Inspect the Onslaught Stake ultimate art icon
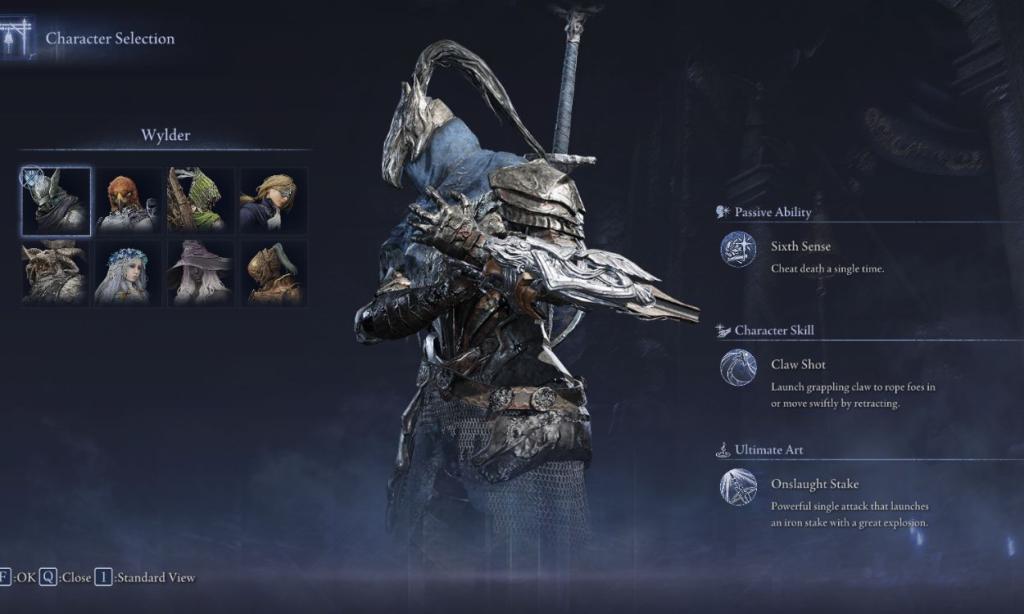 (738, 487)
